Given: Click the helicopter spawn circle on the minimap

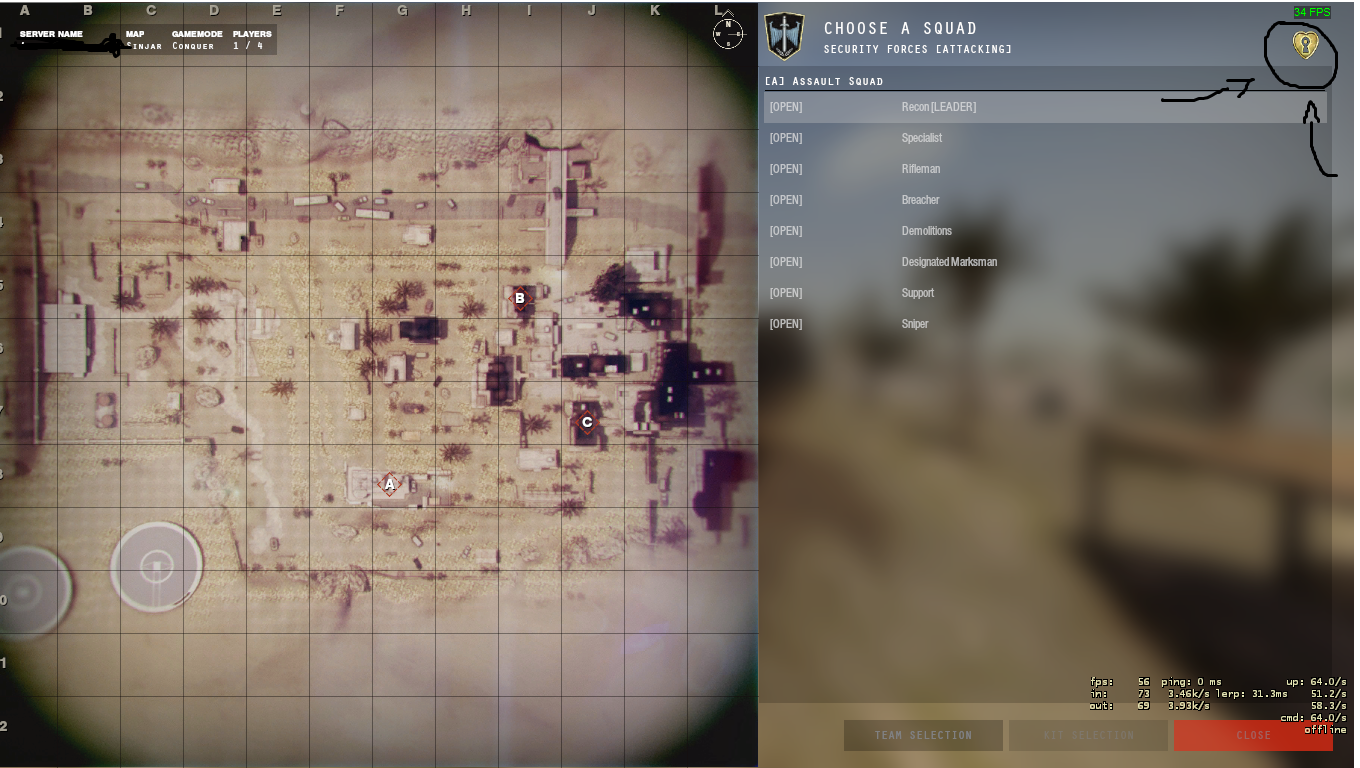Looking at the screenshot, I should point(155,566).
